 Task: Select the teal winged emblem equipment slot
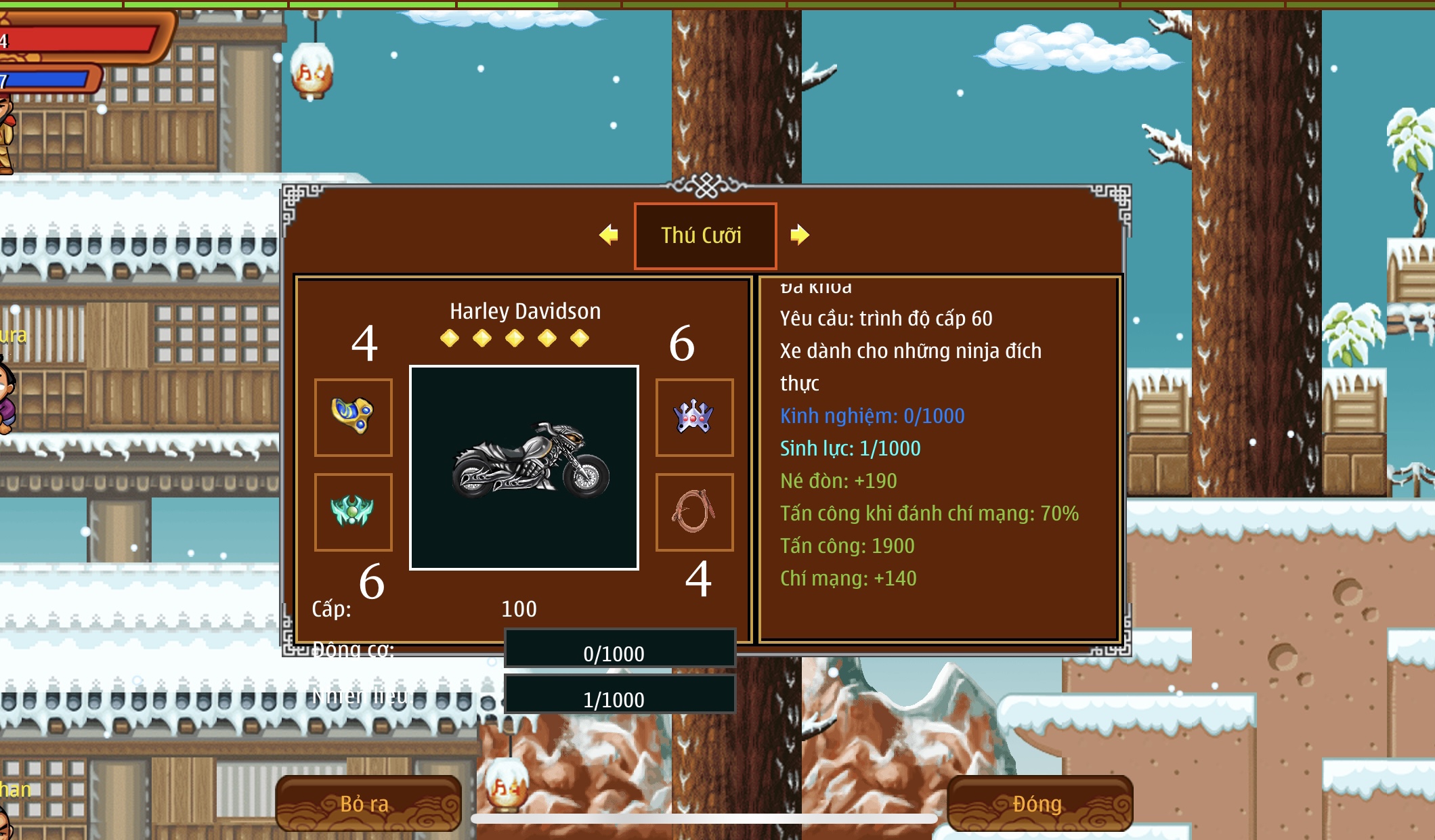coord(353,512)
